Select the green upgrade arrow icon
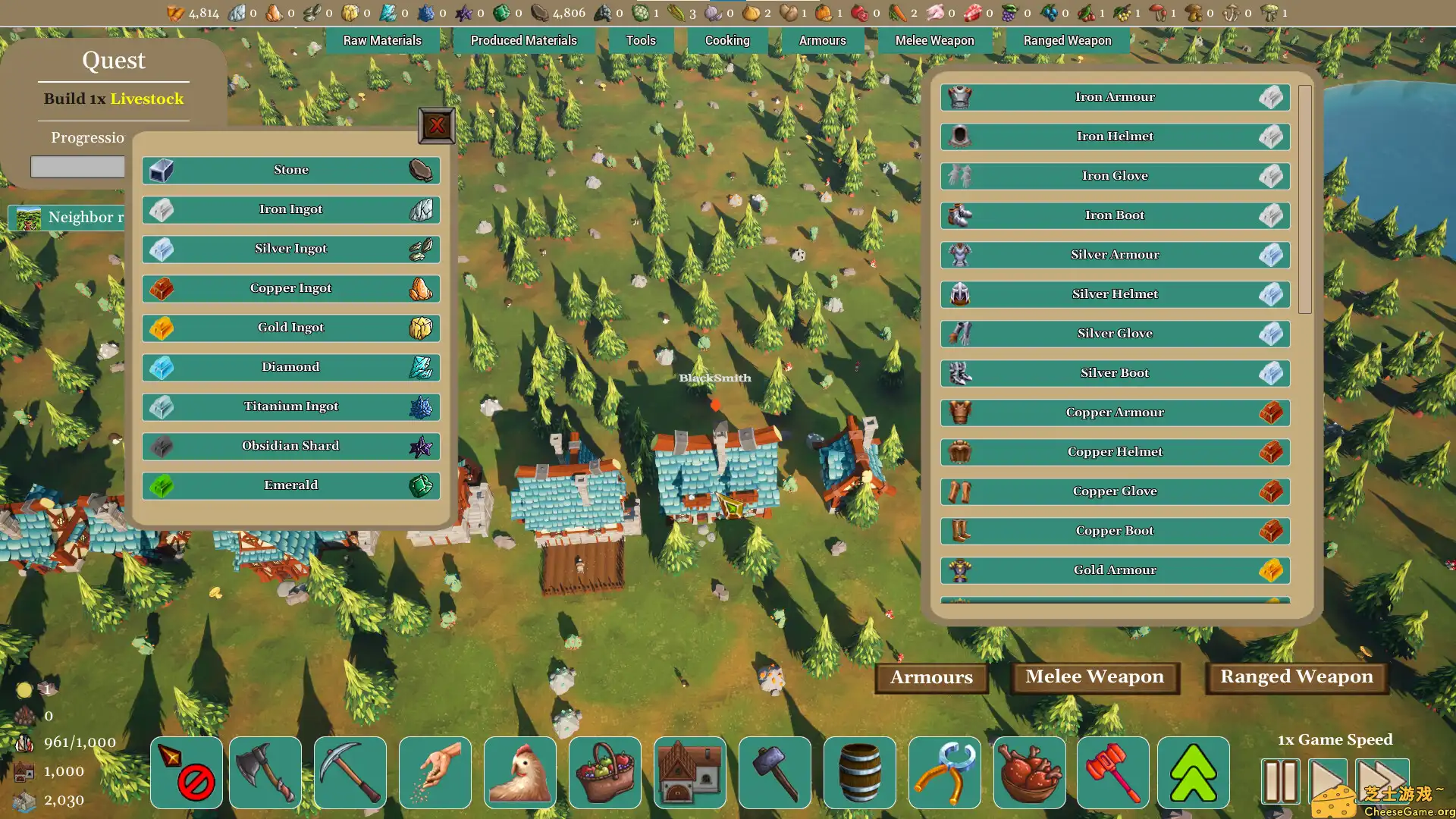Screen dimensions: 1456x819 pos(1193,772)
